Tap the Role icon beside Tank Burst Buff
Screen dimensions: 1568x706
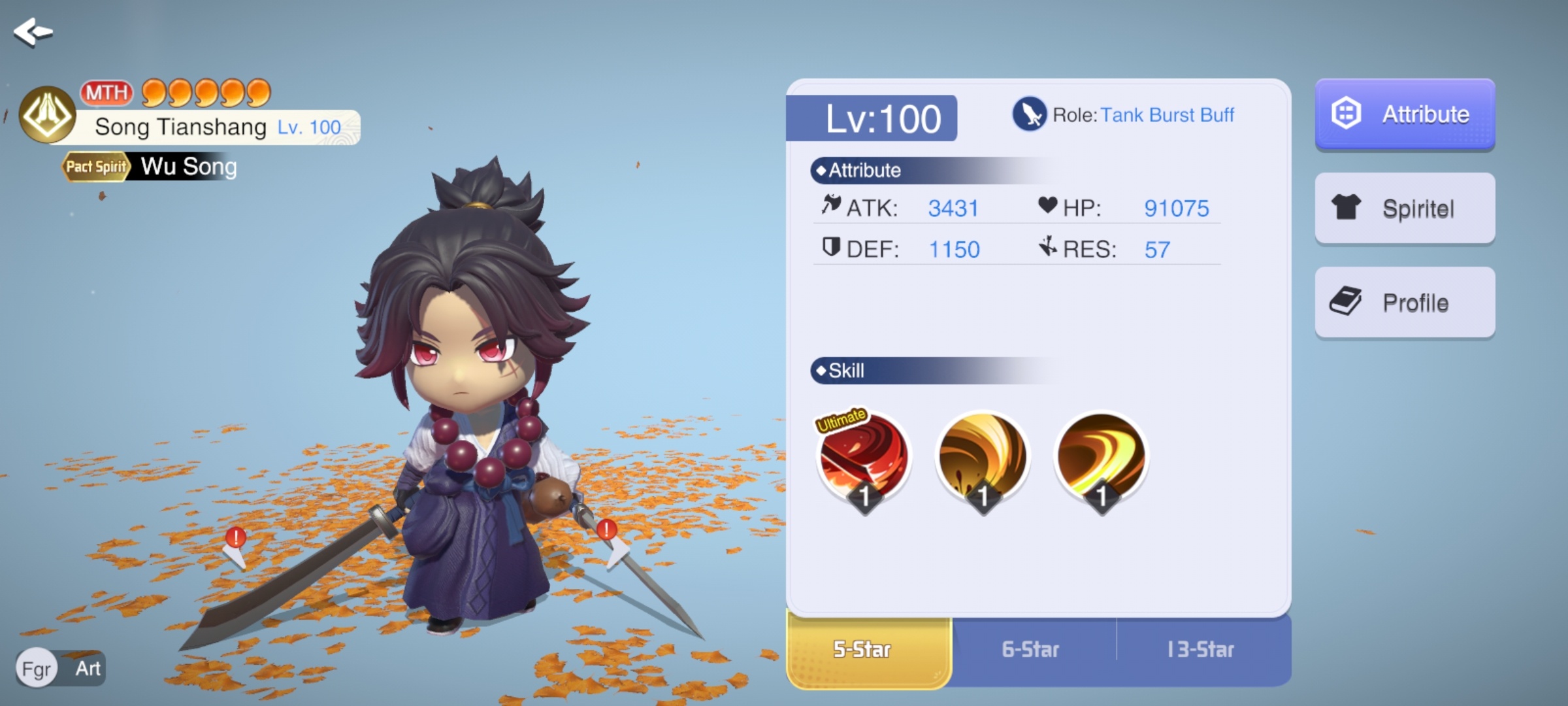point(1029,114)
